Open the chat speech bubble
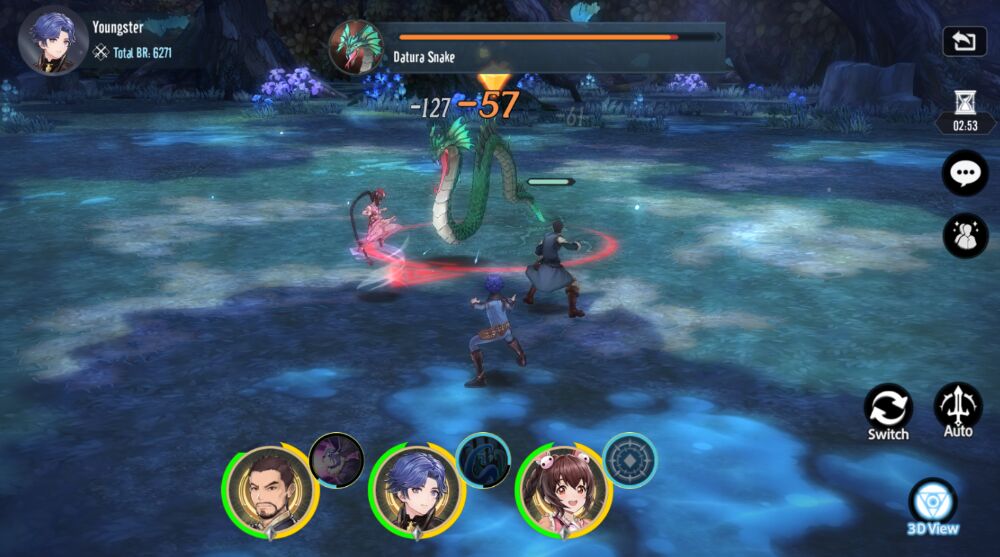The height and width of the screenshot is (557, 1000). (x=965, y=174)
